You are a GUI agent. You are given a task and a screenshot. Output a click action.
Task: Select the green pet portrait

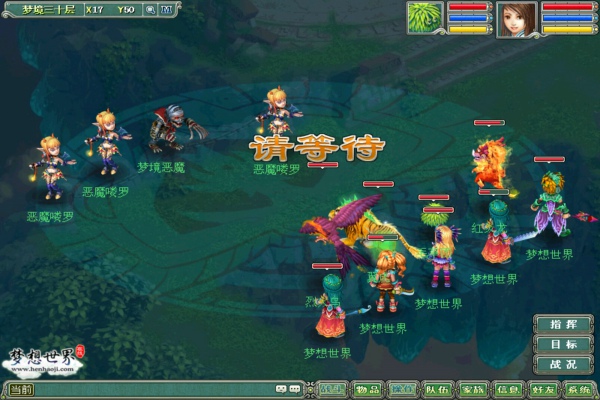425,18
